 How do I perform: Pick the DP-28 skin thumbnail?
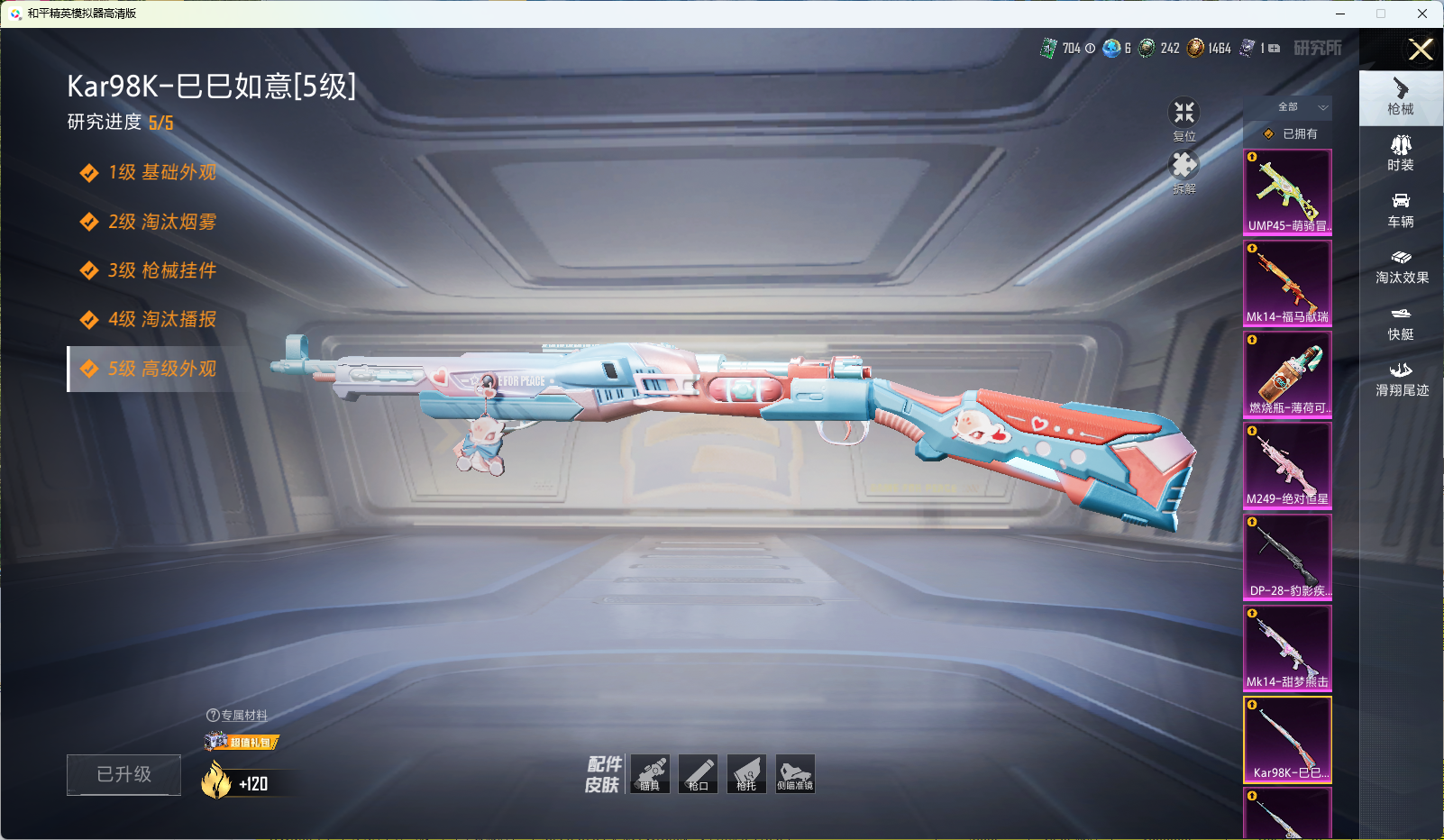(1287, 556)
